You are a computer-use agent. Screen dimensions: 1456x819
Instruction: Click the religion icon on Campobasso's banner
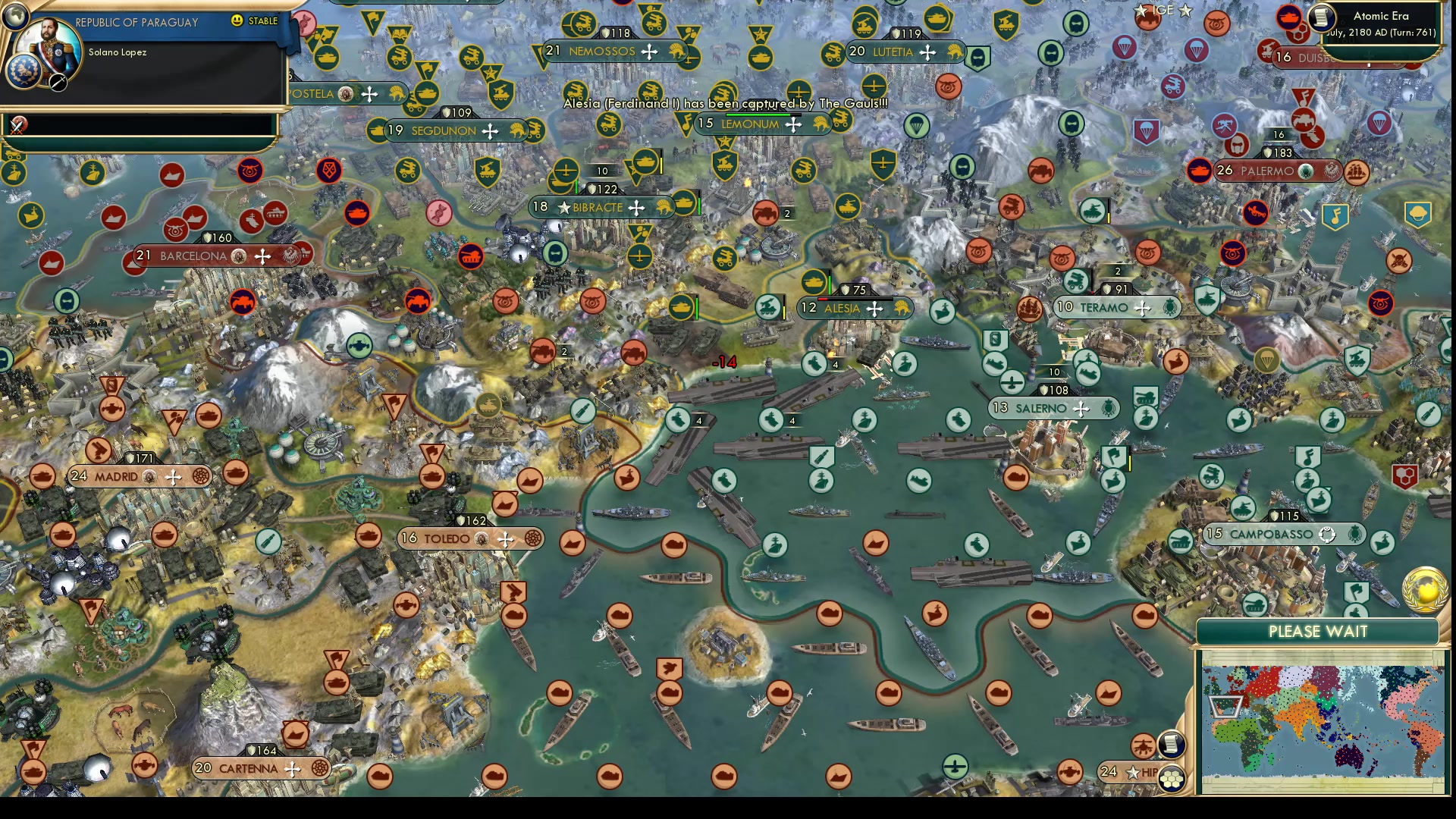(x=1326, y=535)
